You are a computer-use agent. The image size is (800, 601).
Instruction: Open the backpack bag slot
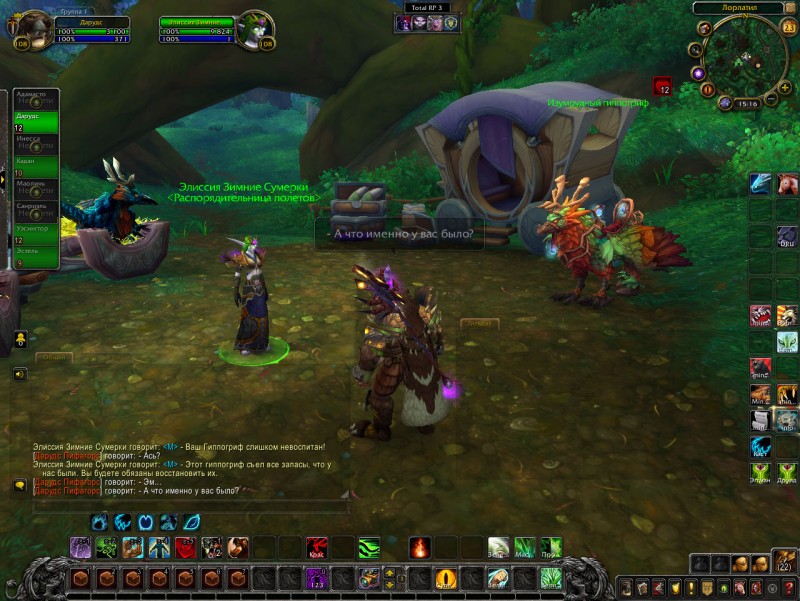click(x=785, y=562)
